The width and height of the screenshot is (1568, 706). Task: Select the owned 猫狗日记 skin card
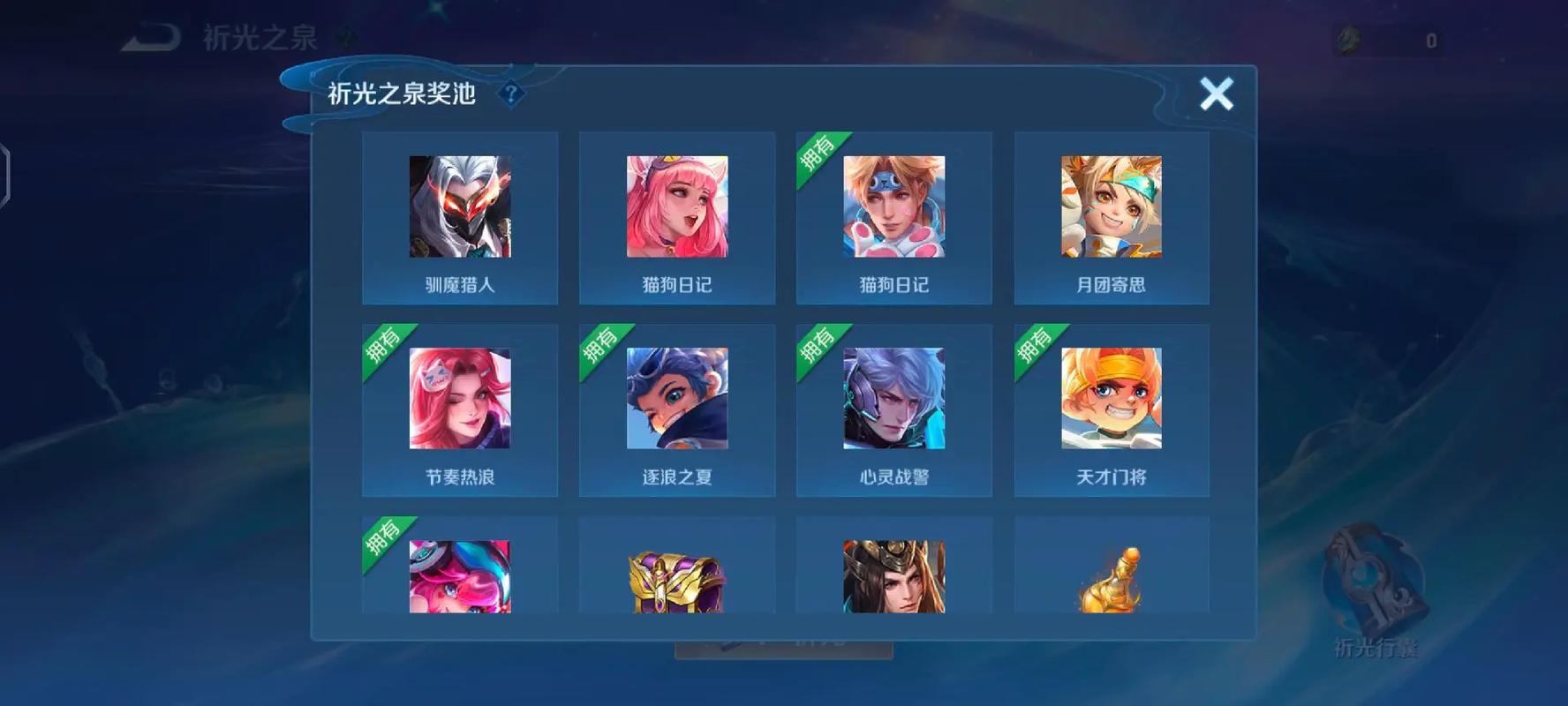[x=893, y=216]
